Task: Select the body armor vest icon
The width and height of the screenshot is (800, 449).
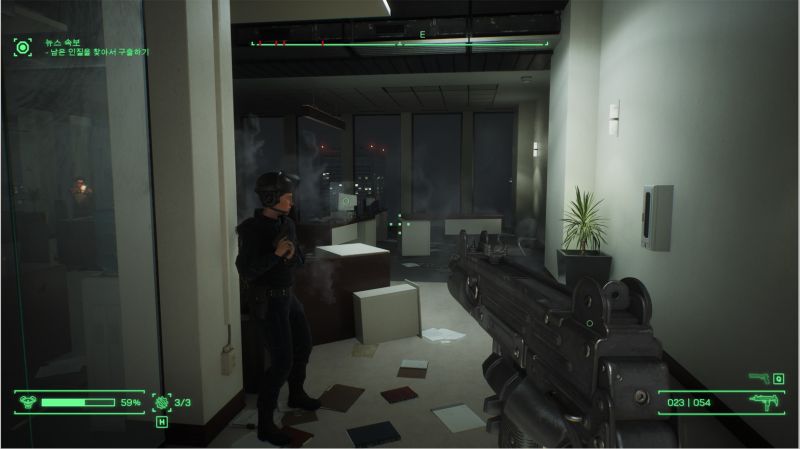Action: click(26, 402)
